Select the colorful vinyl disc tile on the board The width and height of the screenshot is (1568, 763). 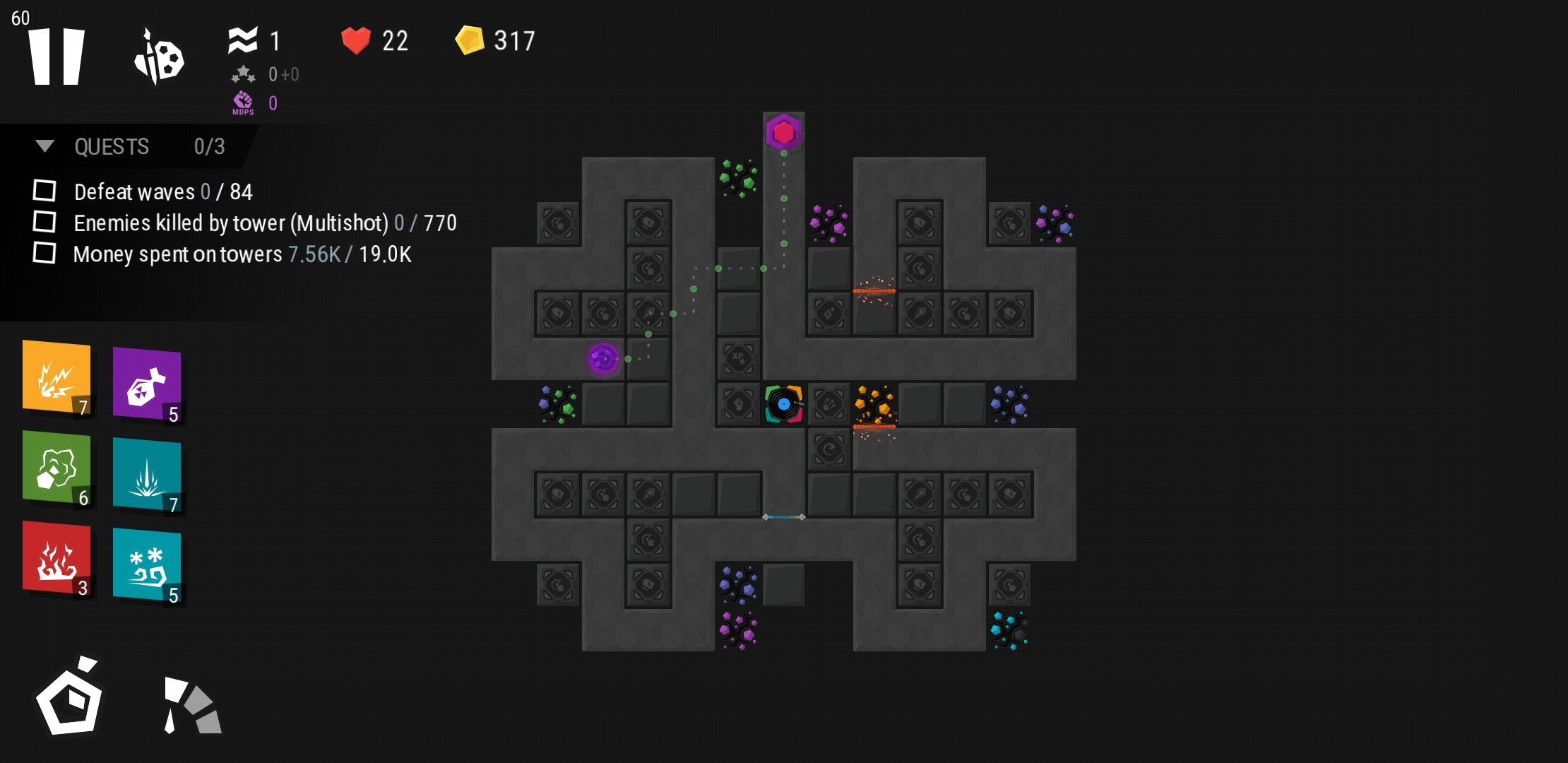point(783,404)
